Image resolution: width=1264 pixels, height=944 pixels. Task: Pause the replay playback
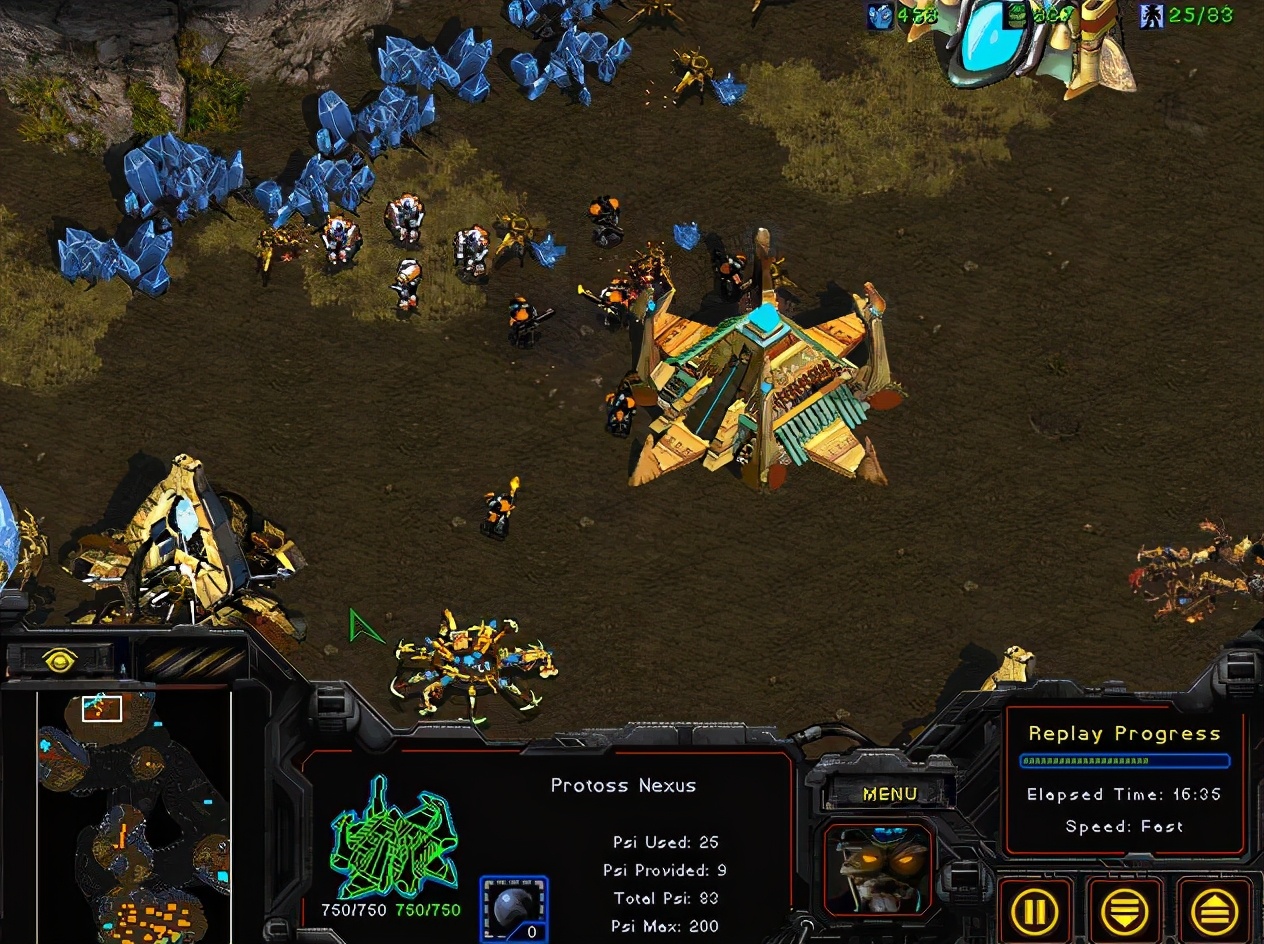1034,911
